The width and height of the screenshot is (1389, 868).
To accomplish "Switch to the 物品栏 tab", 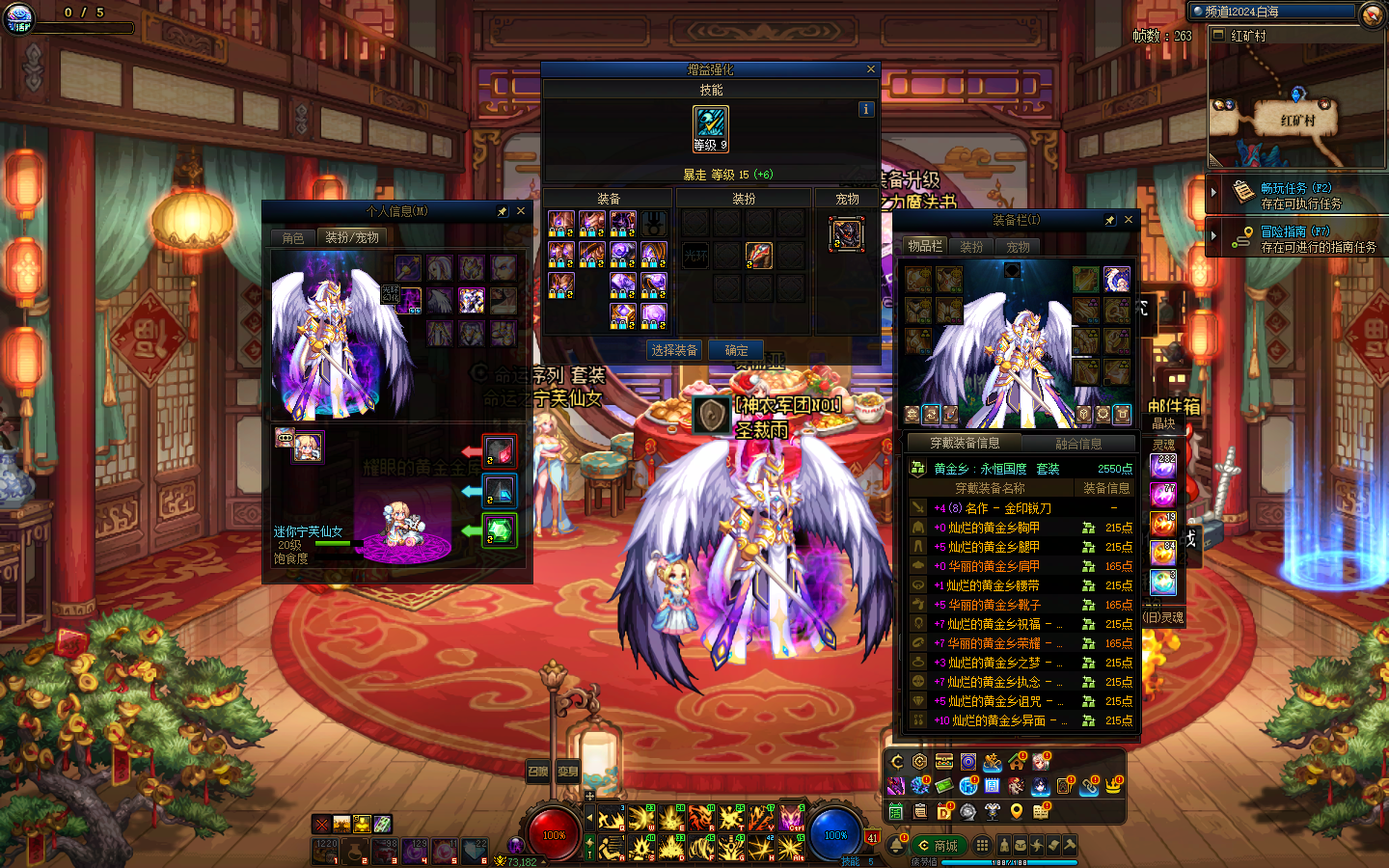I will pos(924,247).
